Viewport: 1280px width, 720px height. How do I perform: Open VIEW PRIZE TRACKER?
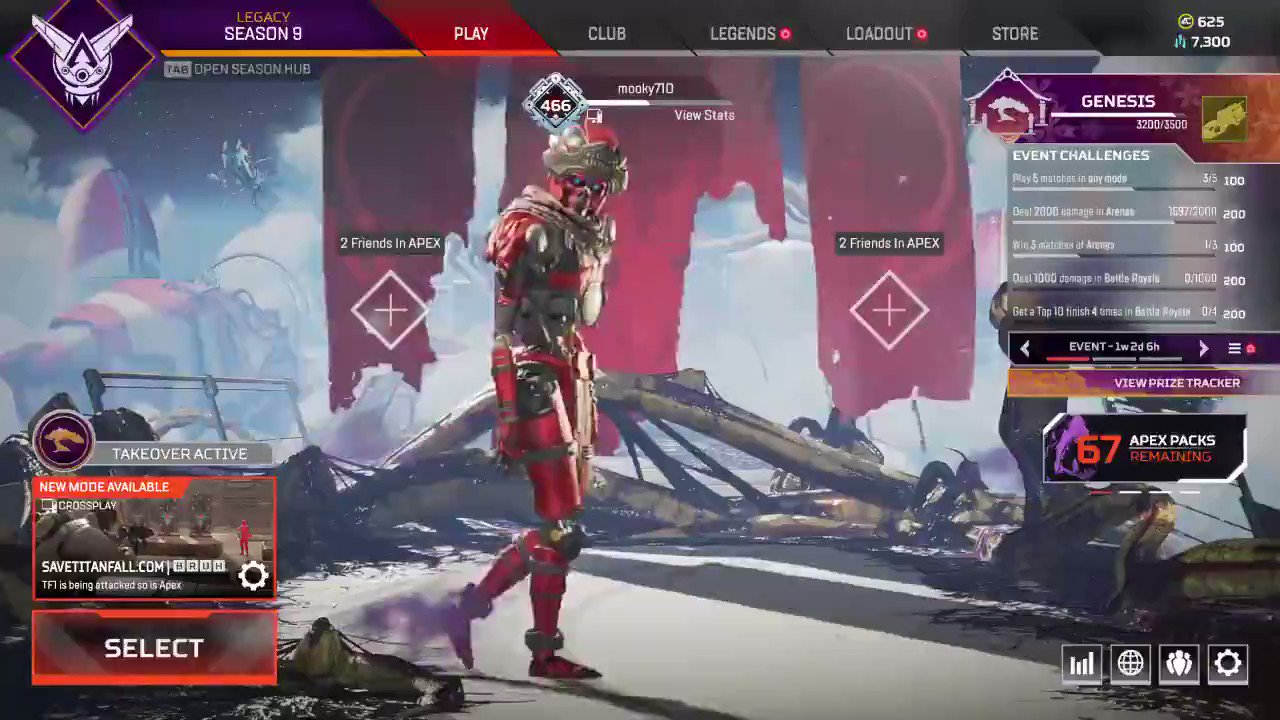(x=1177, y=382)
